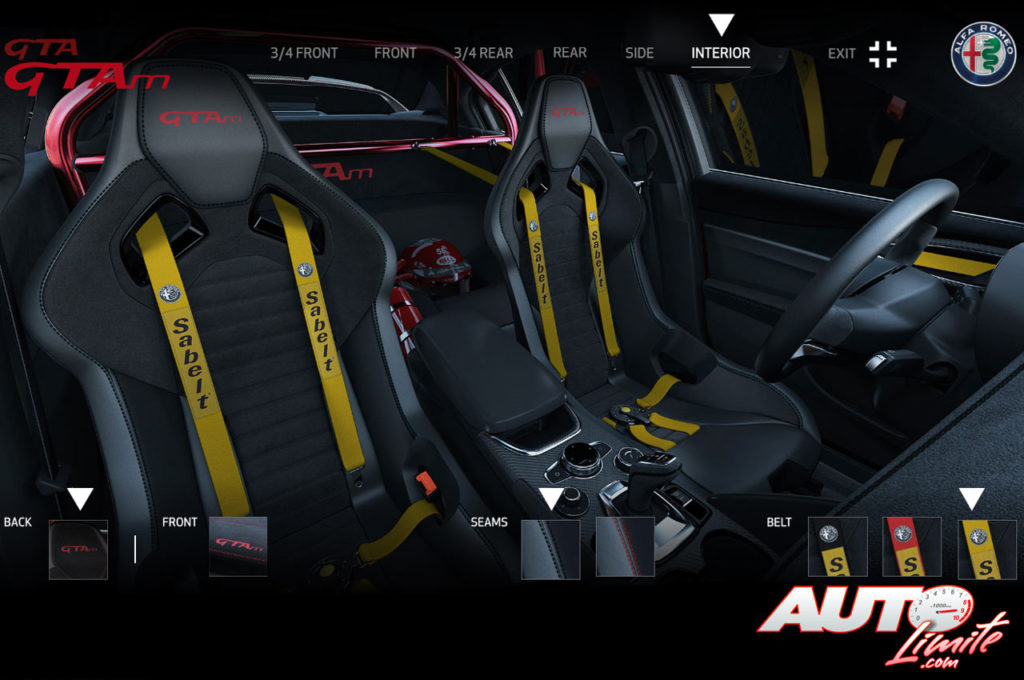This screenshot has width=1024, height=680.
Task: Choose the Front seat GTAm thumbnail
Action: click(238, 546)
